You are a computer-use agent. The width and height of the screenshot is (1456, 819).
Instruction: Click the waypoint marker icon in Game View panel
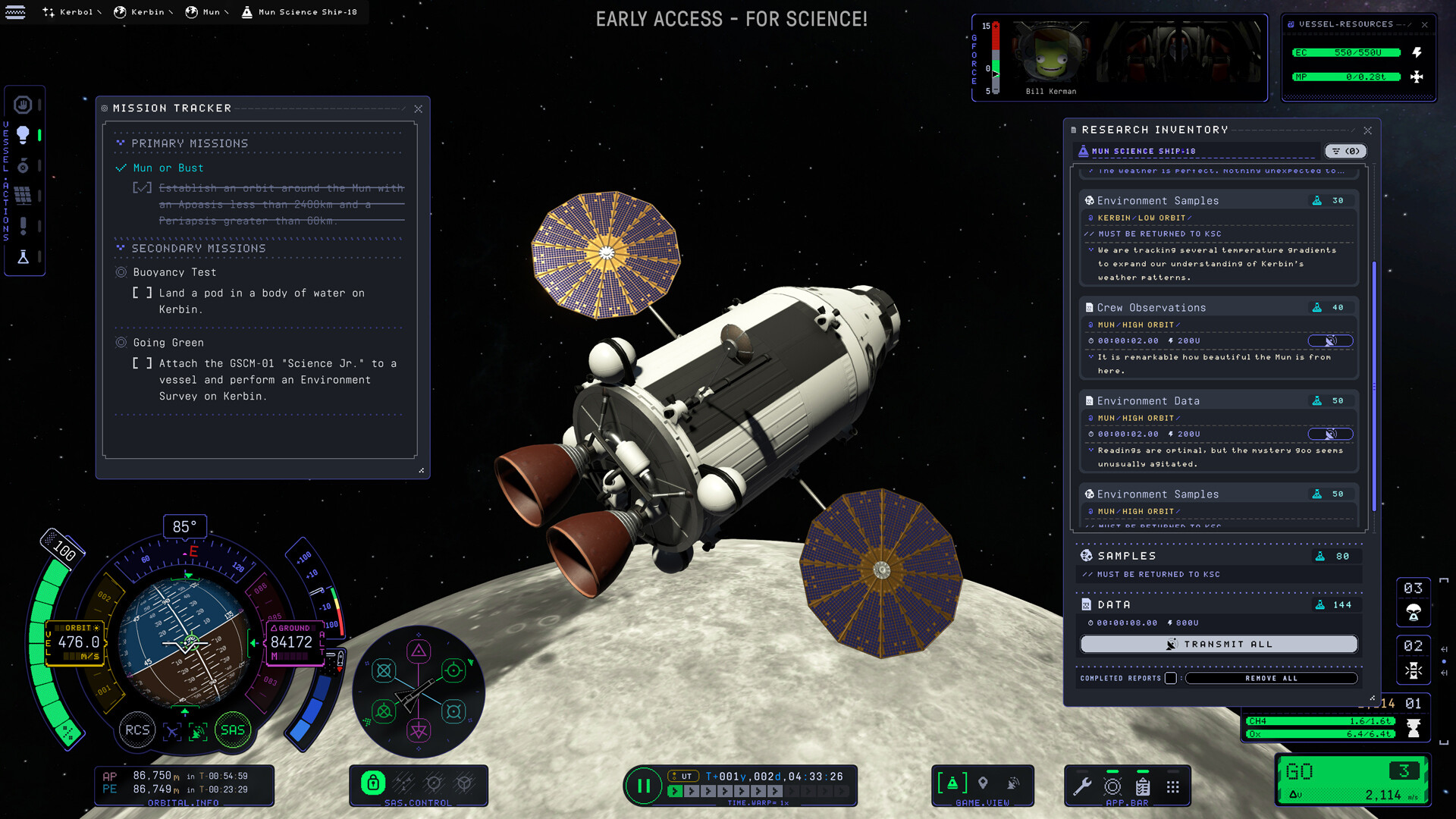tap(983, 782)
